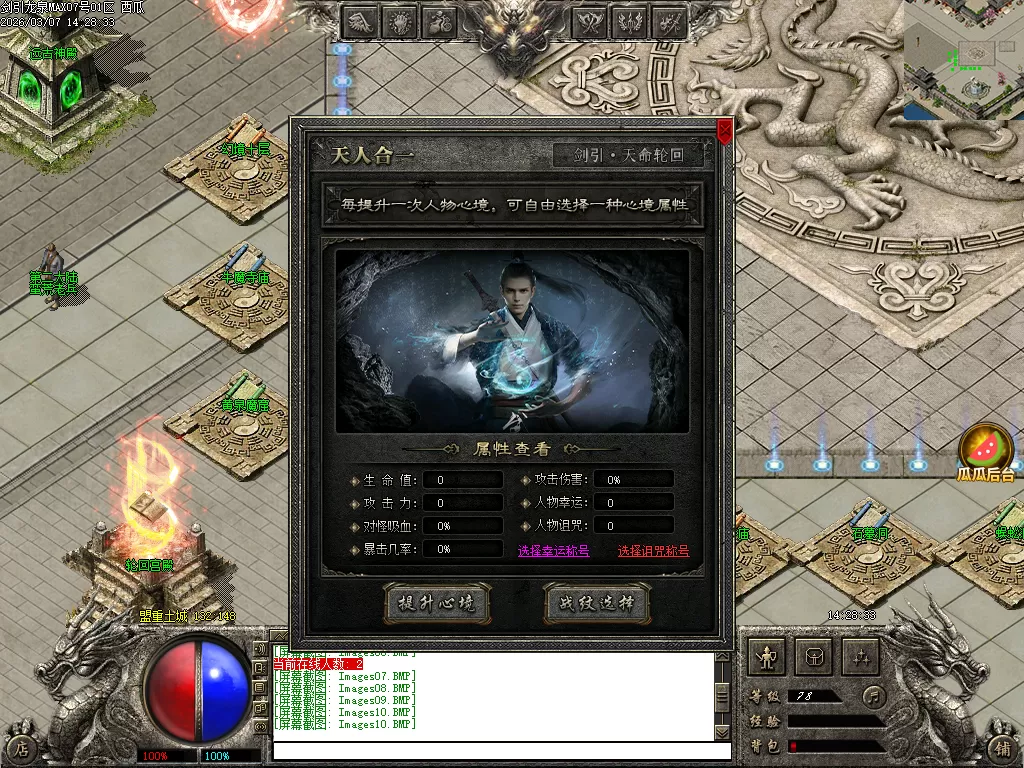Open the trident emblem icon in top bar
This screenshot has height=768, width=1024.
point(629,21)
